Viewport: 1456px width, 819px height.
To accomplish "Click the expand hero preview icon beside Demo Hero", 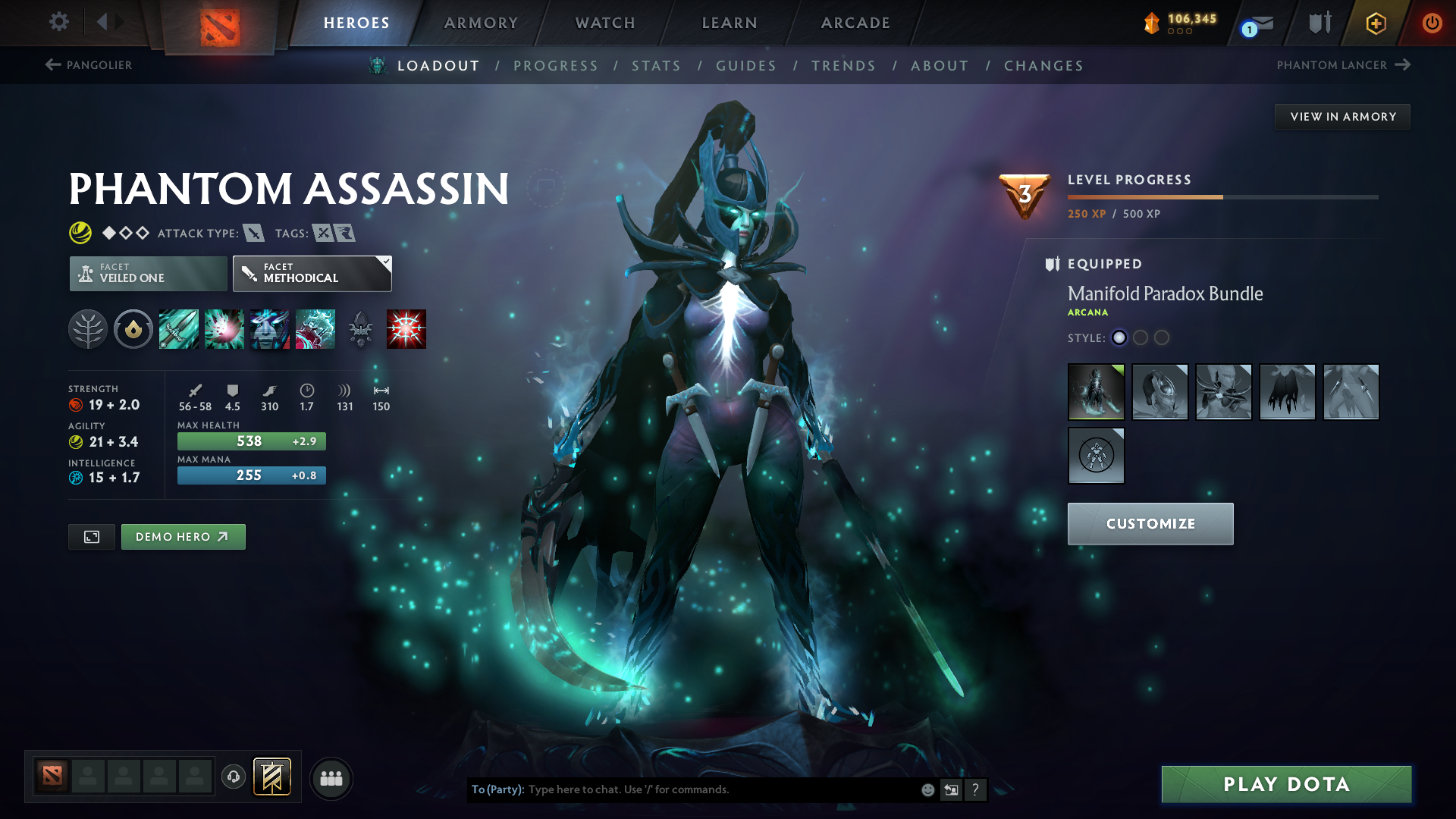I will point(91,536).
